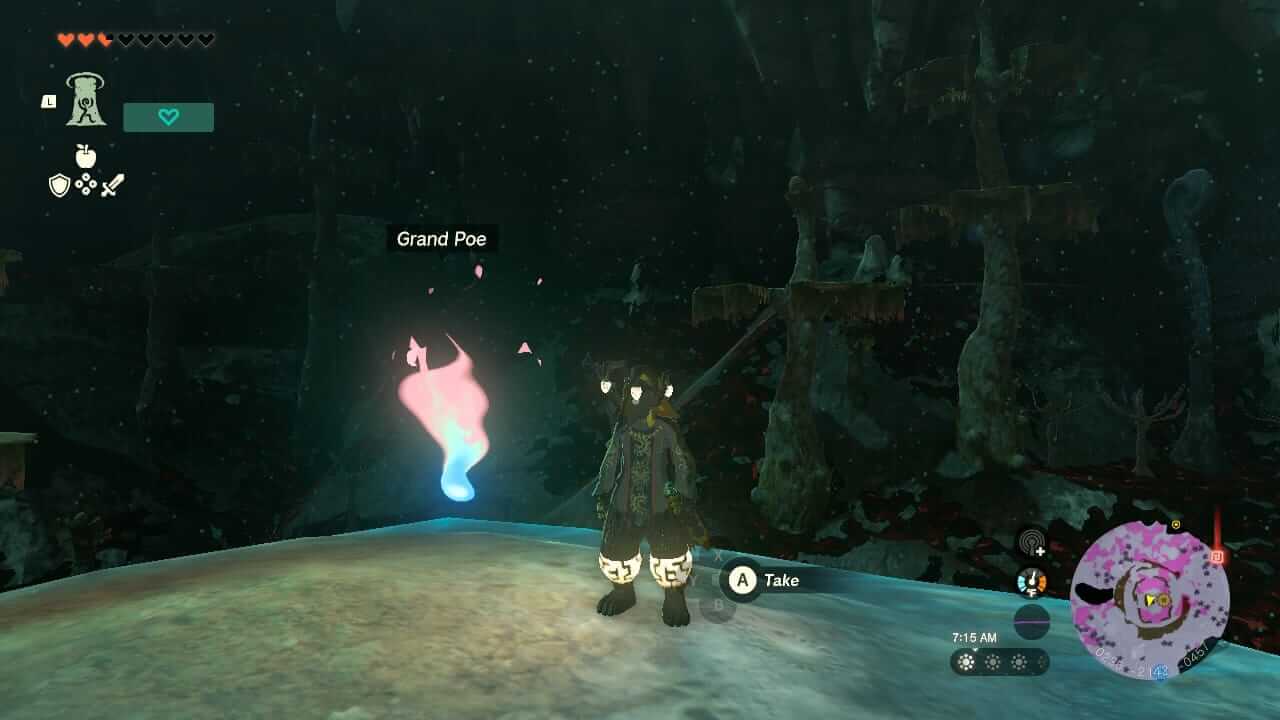Open the sound sensor icon near the minimap
Screen dimensions: 1280x720
point(1031,545)
